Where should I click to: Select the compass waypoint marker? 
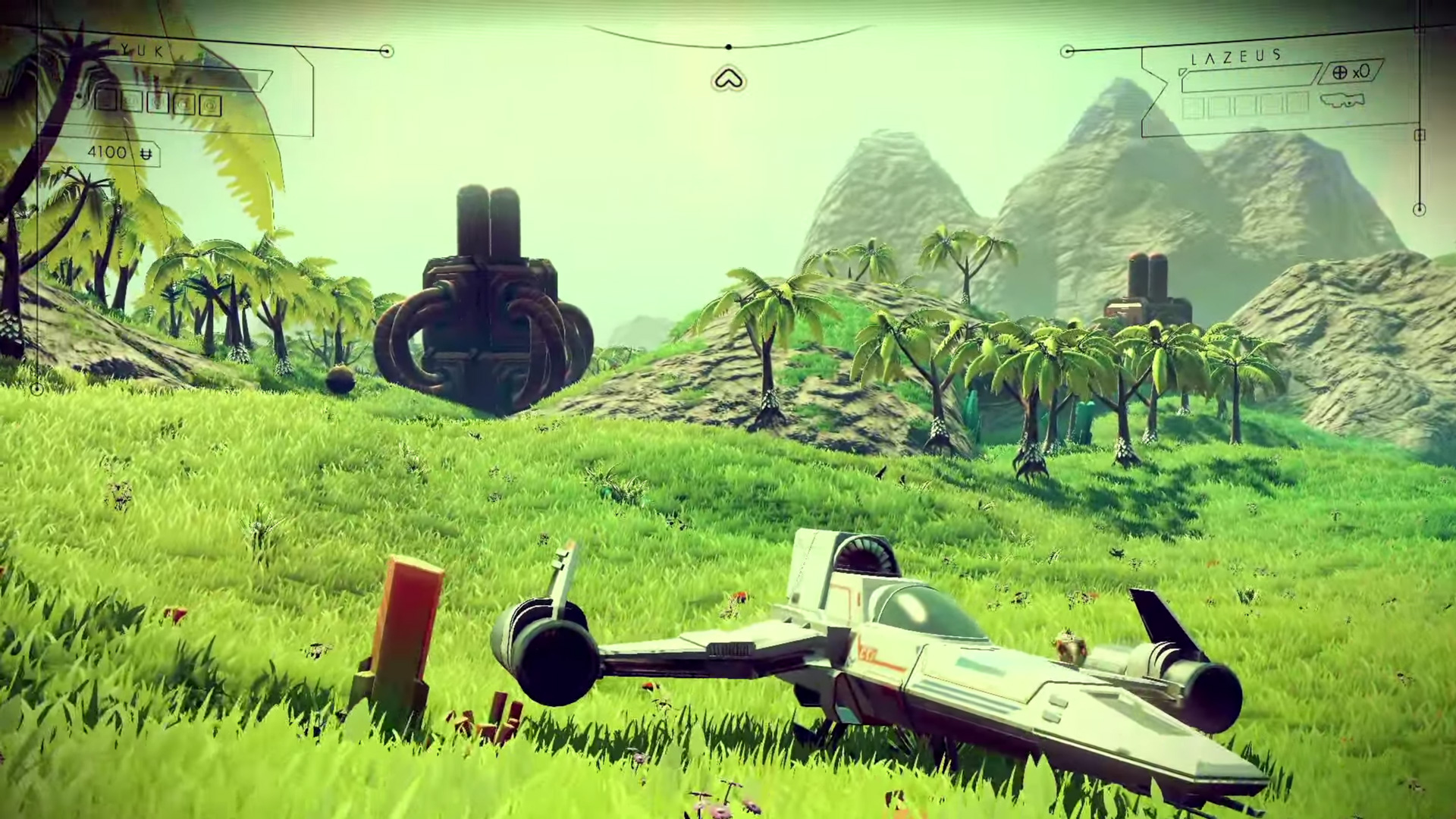(729, 79)
